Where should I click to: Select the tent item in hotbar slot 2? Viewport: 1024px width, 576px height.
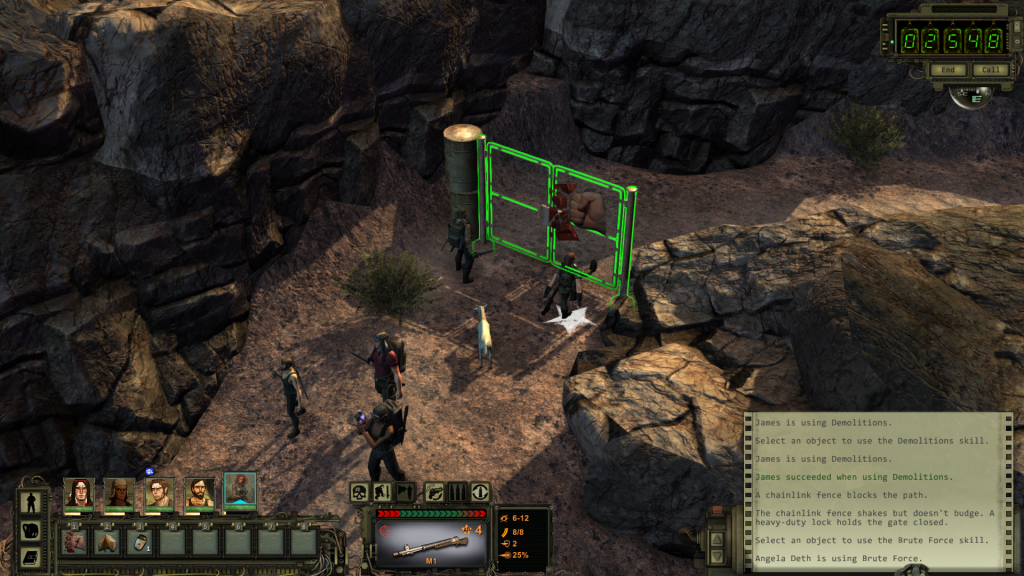(108, 542)
